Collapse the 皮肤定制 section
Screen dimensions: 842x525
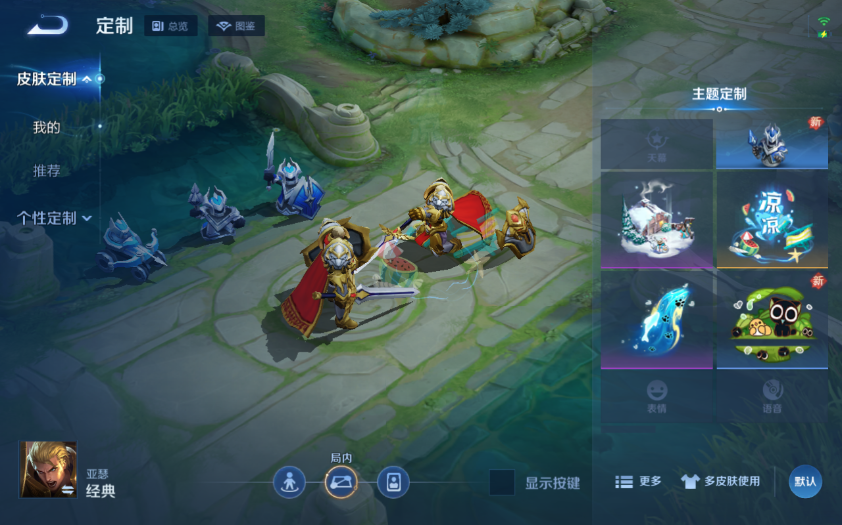pos(60,79)
